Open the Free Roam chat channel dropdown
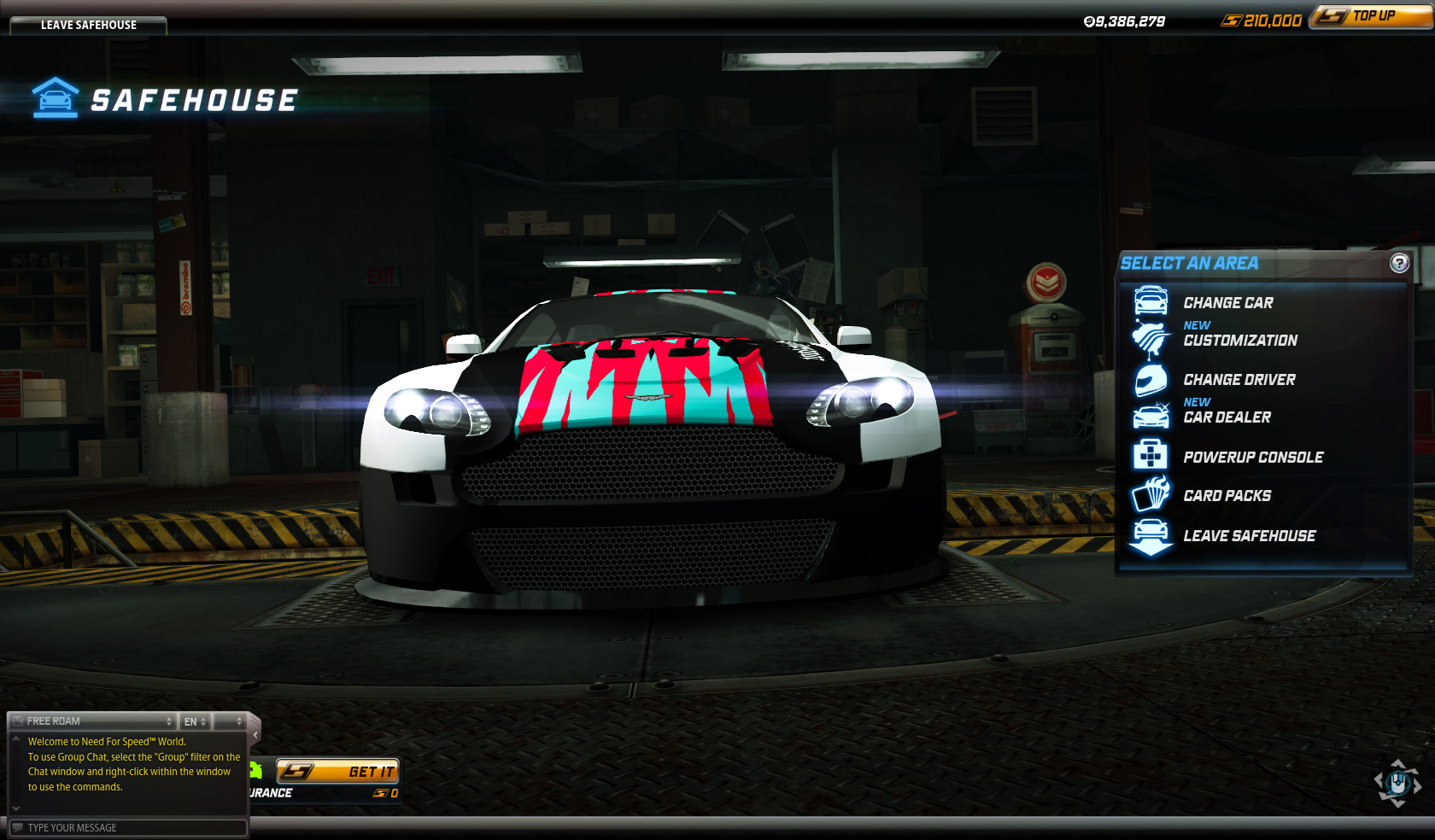Viewport: 1435px width, 840px height. [x=96, y=721]
